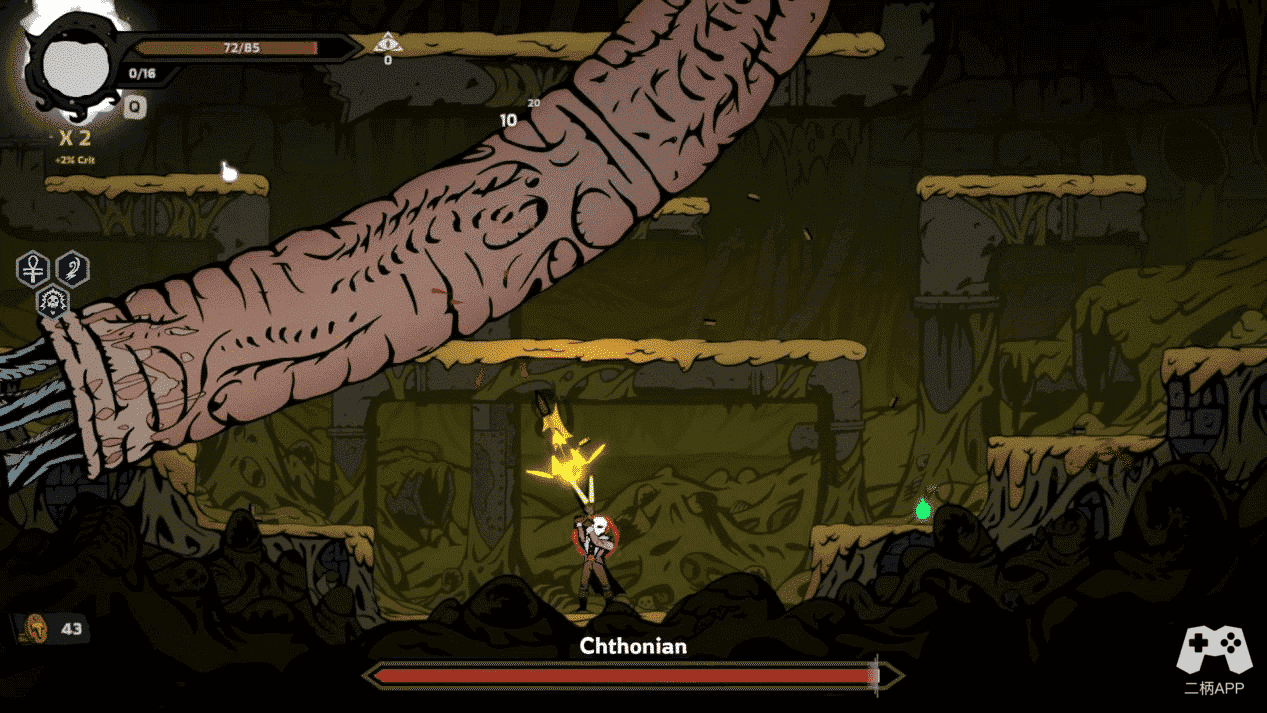Viewport: 1267px width, 713px height.
Task: Open the gold coin currency icon
Action: pos(36,628)
